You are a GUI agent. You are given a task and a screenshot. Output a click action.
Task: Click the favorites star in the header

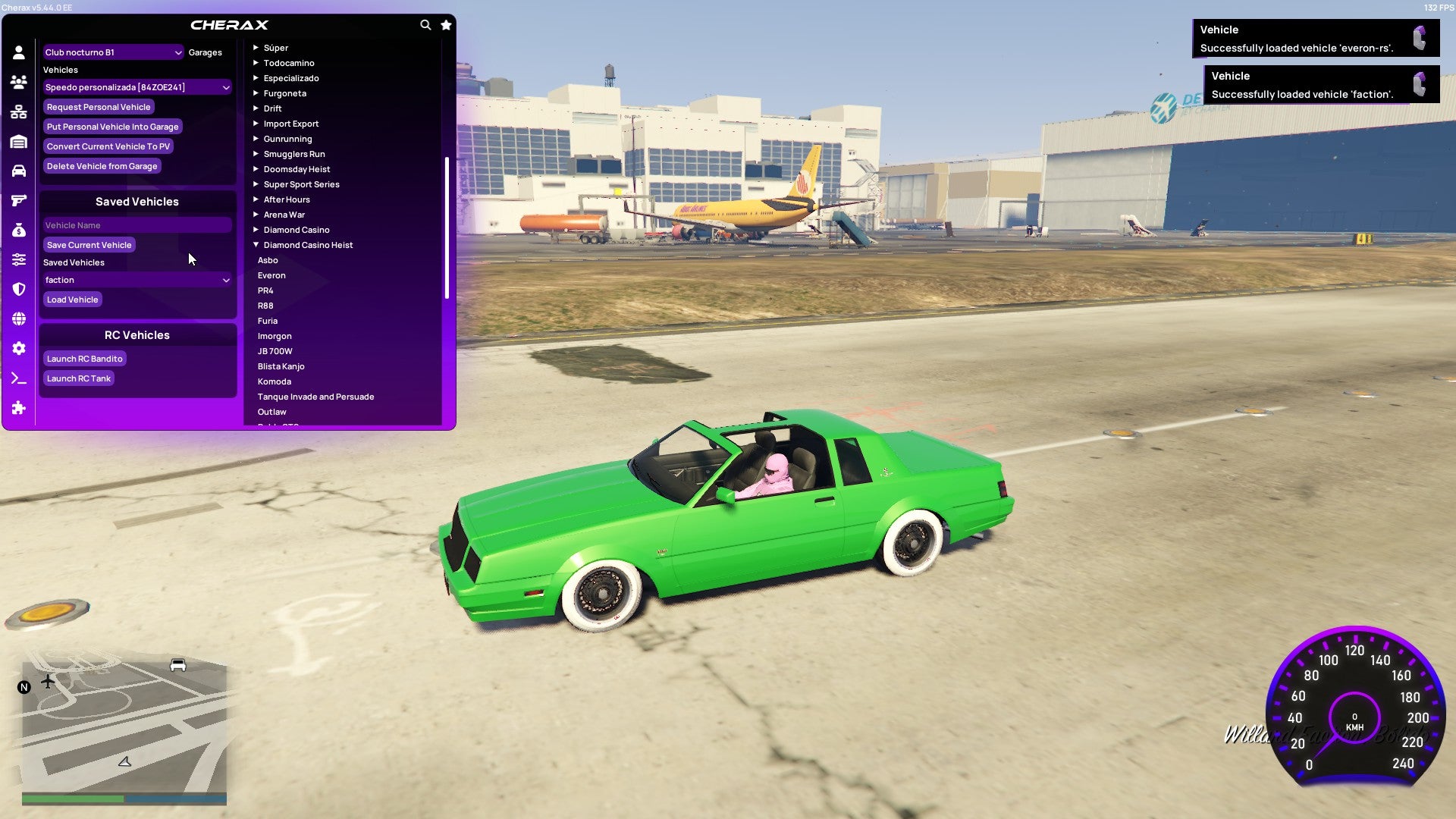point(446,25)
